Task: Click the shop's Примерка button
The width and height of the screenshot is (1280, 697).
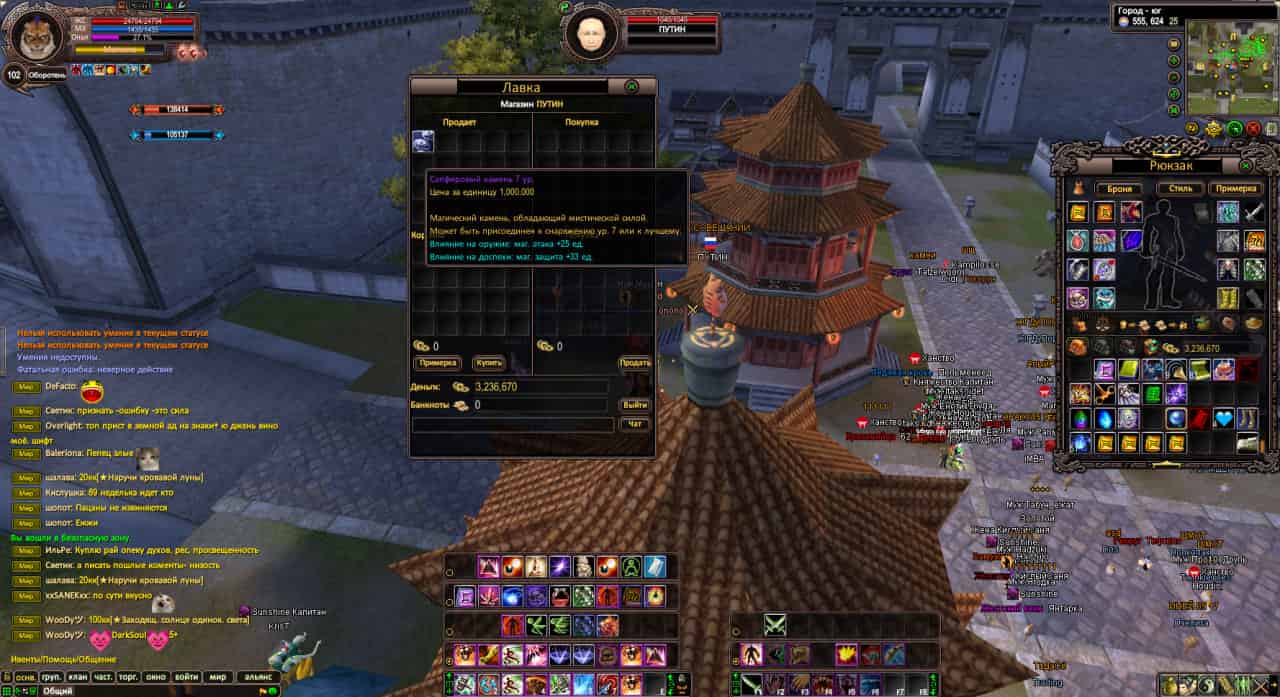Action: pyautogui.click(x=437, y=363)
